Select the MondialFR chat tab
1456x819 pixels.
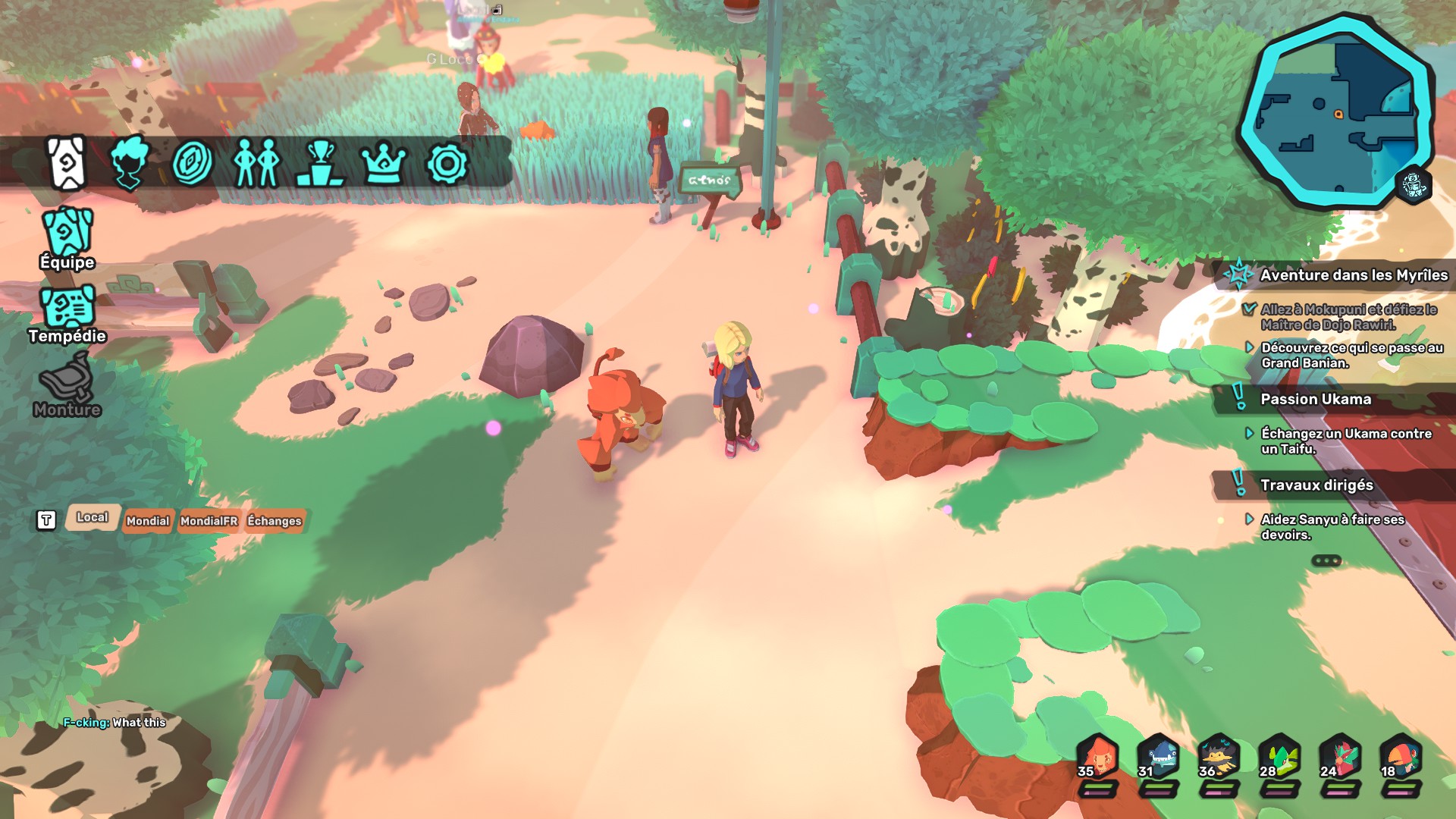coord(209,521)
